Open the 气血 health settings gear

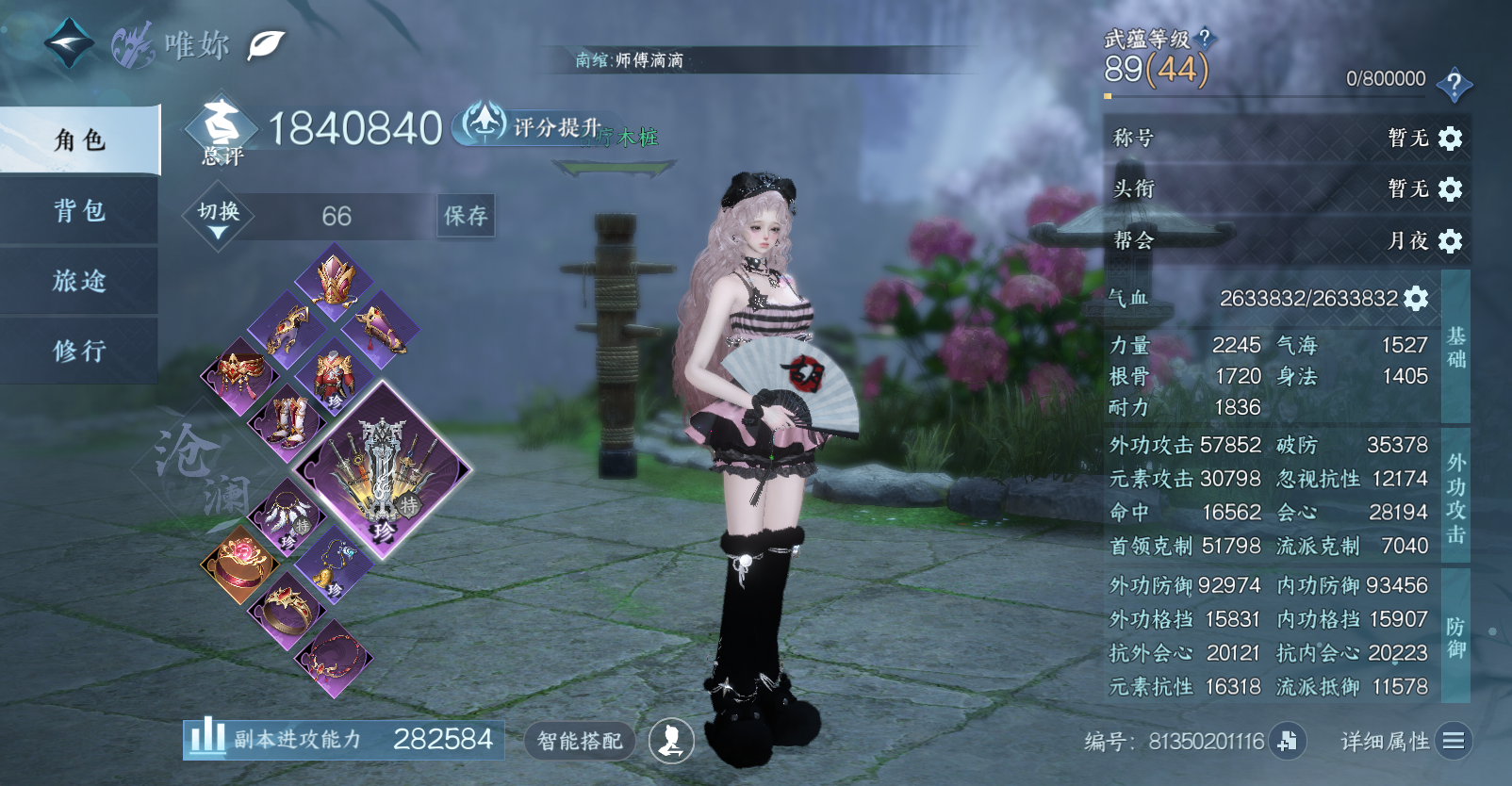point(1416,299)
